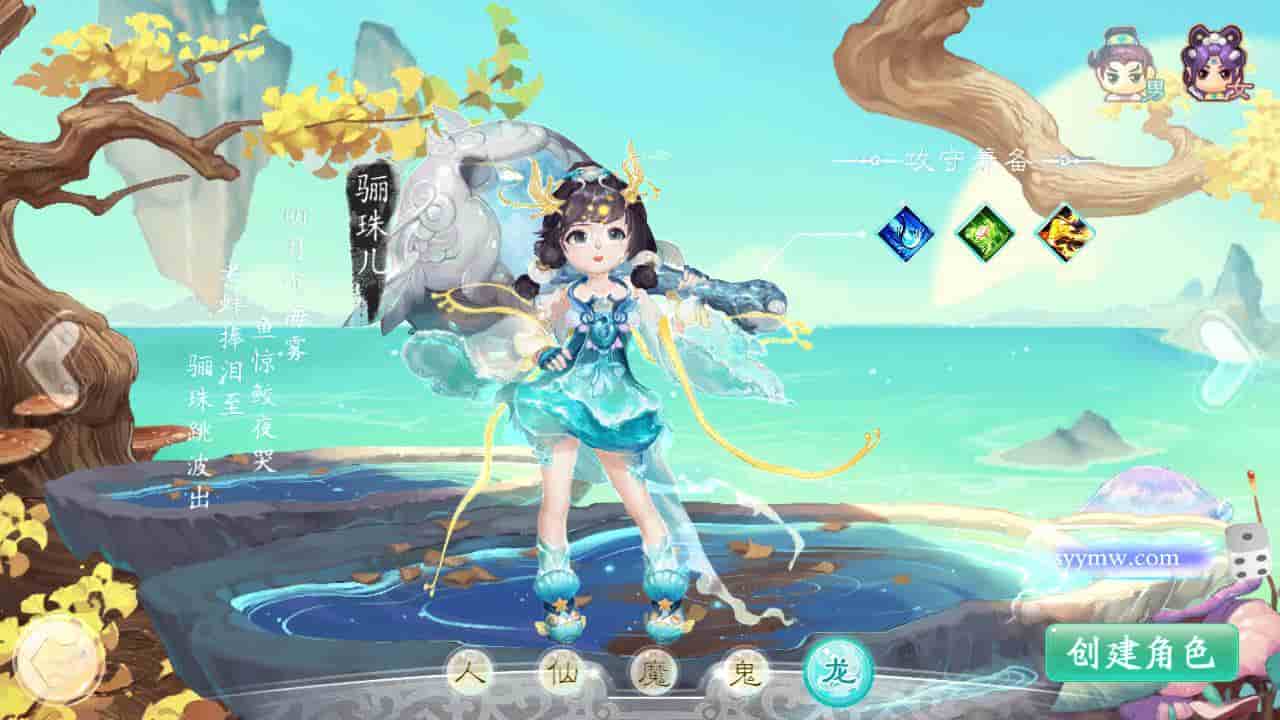Screen dimensions: 1280x720
Task: View the blue water skill icon
Action: (x=905, y=232)
